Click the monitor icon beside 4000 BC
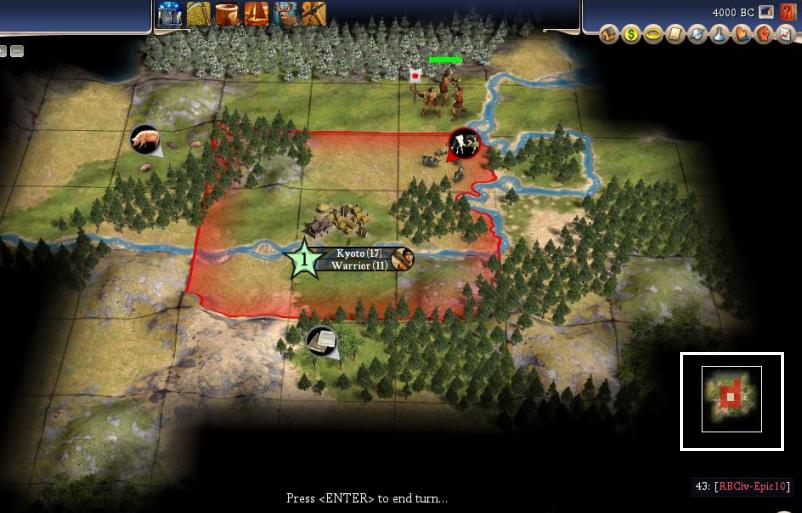This screenshot has width=802, height=513. click(765, 12)
